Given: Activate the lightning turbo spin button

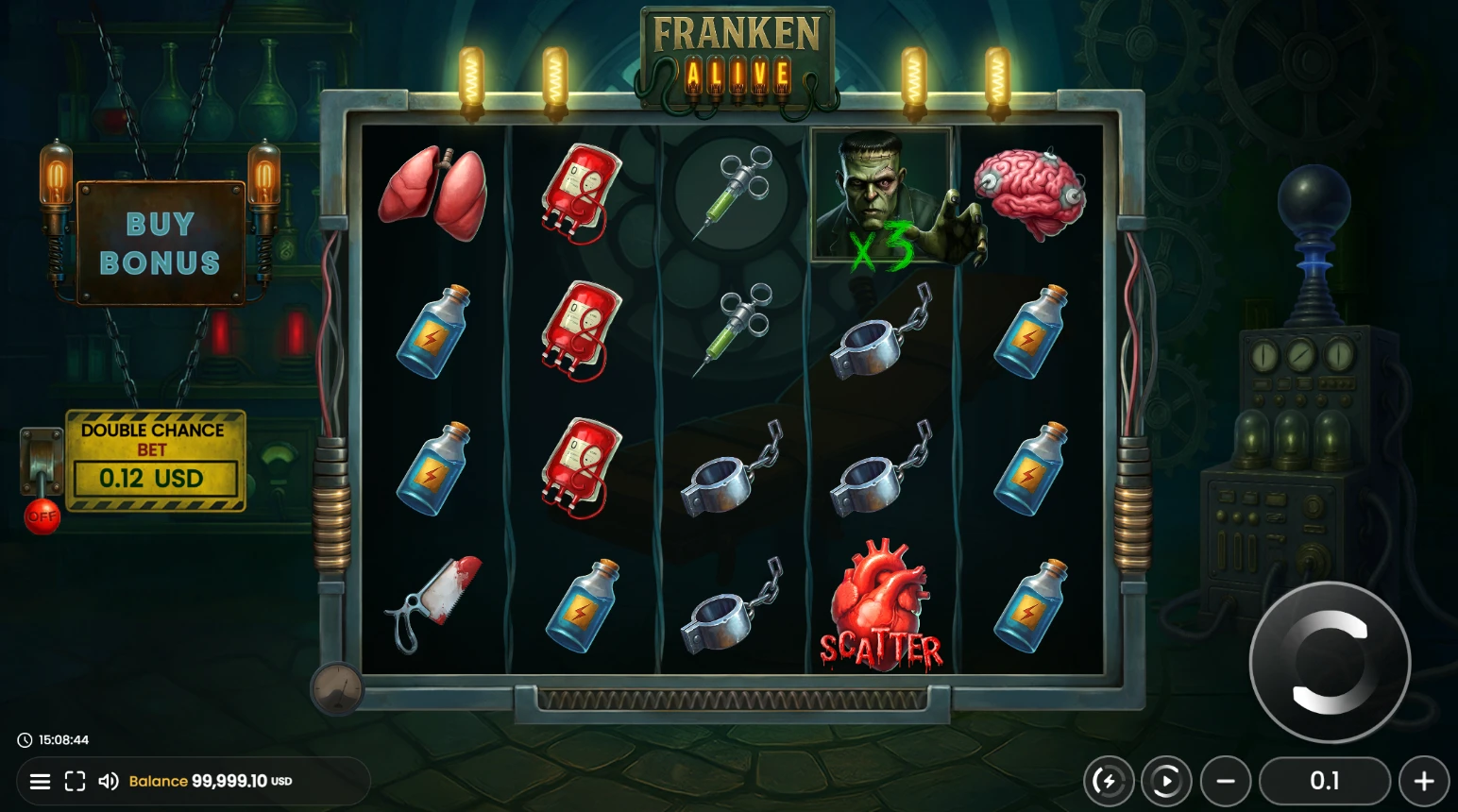Looking at the screenshot, I should click(1108, 781).
